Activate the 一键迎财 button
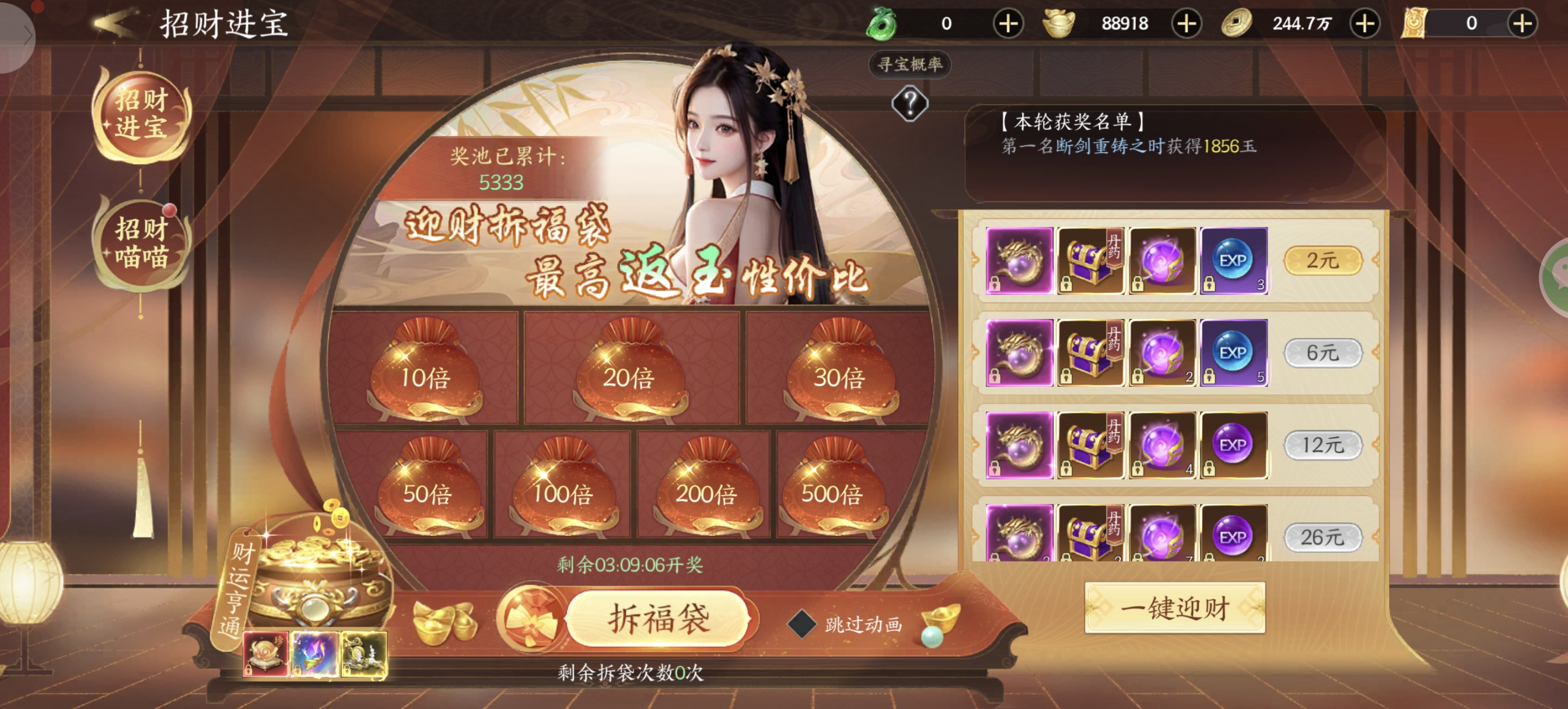 tap(1175, 608)
